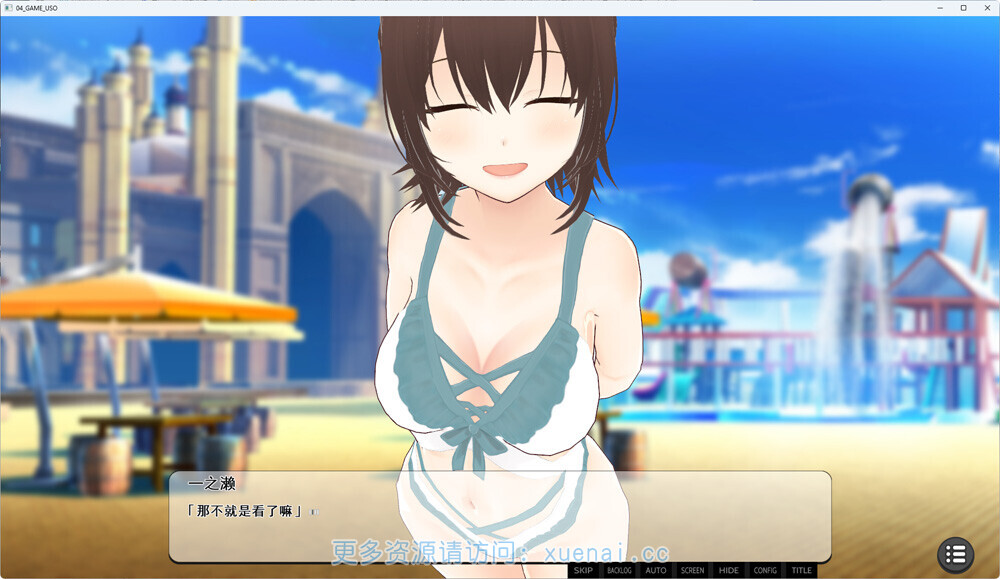Toggle the SCREEN display mode

coord(692,571)
